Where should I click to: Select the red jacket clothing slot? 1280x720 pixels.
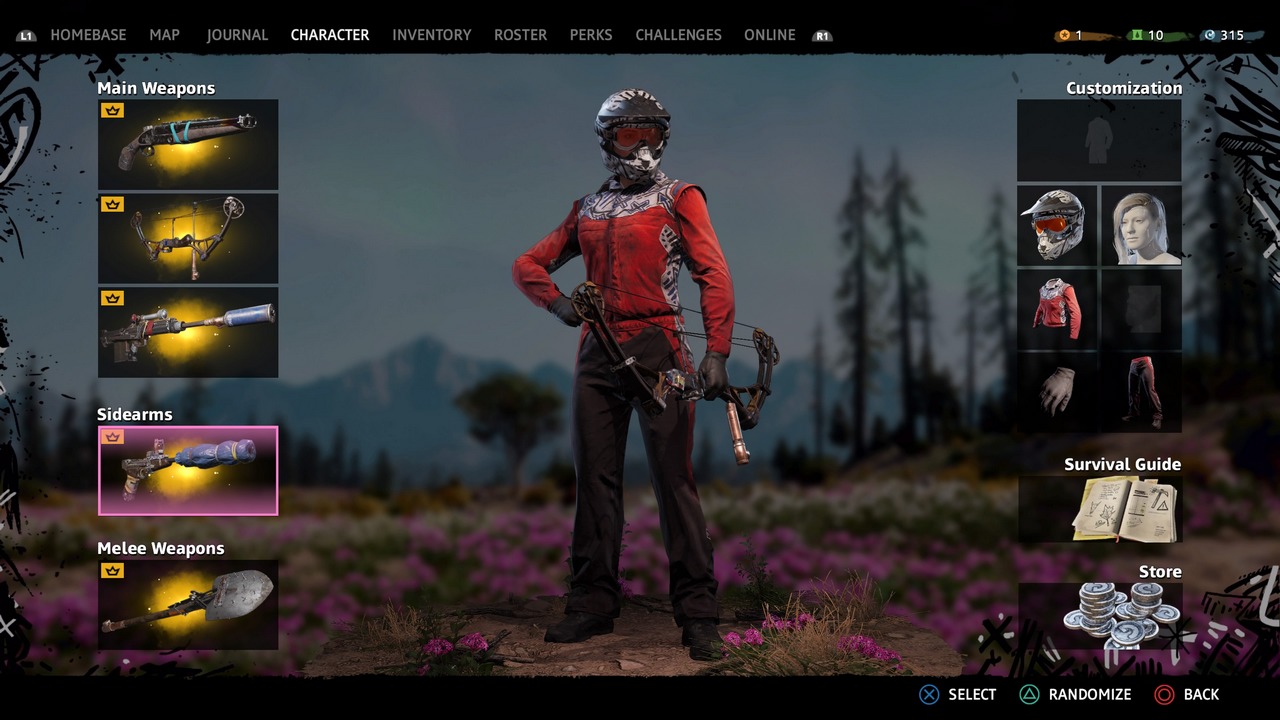(x=1057, y=308)
